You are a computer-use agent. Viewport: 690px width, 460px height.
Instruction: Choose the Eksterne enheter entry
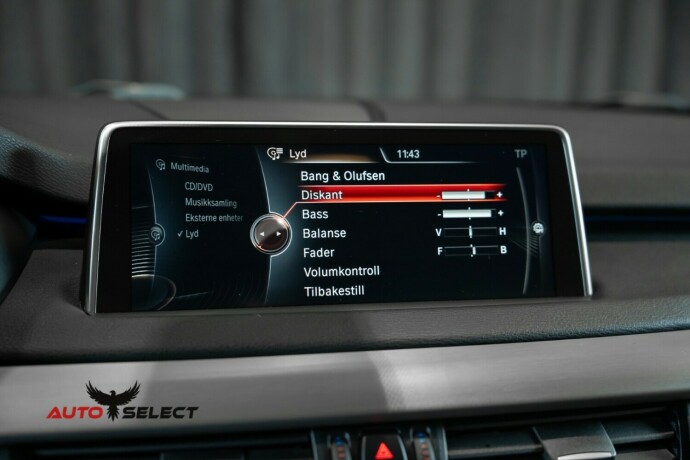click(x=213, y=217)
